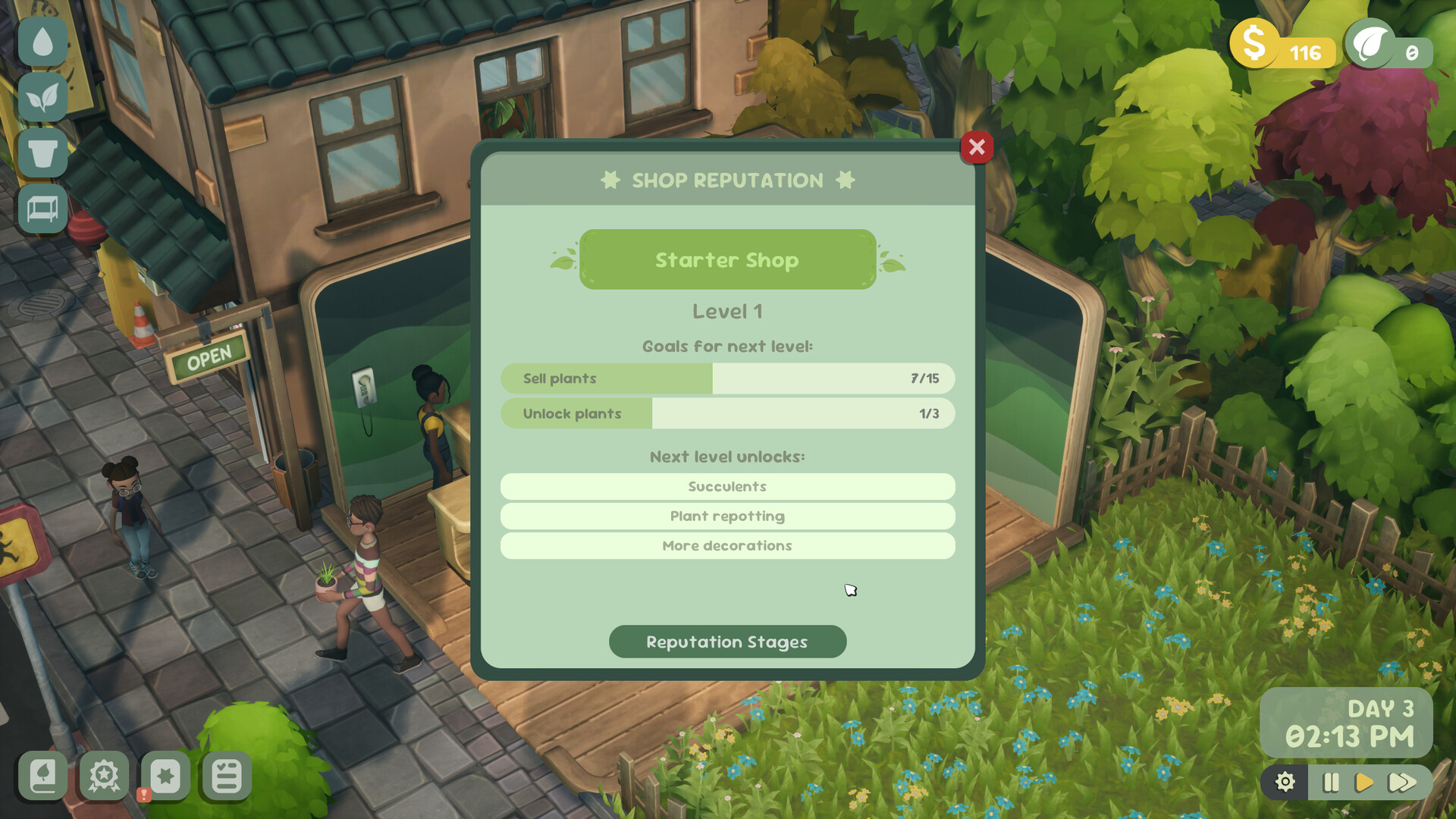The image size is (1456, 819).
Task: Open the task checklist icon
Action: coord(224,776)
